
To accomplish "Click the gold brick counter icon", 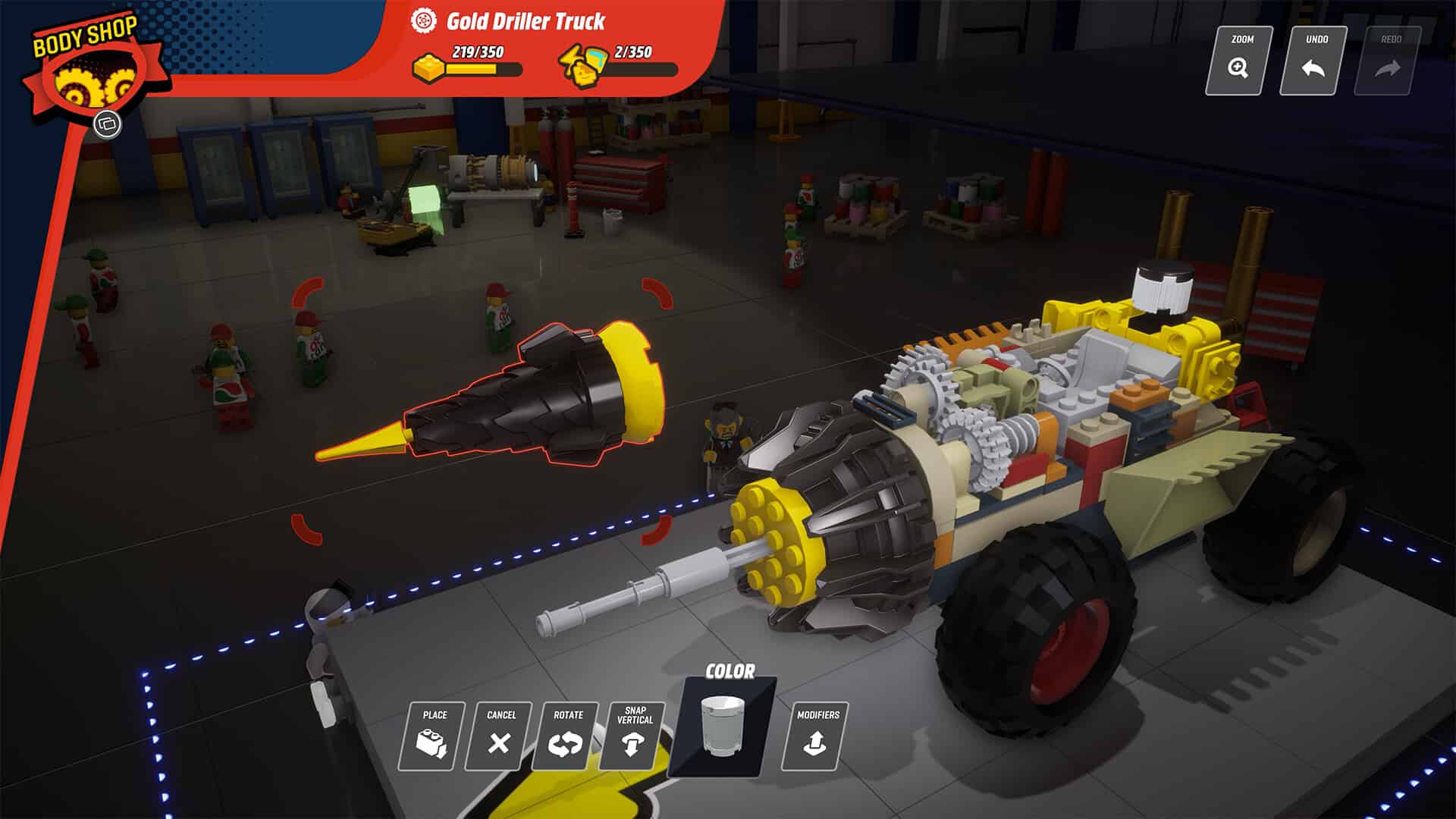I will [x=427, y=65].
